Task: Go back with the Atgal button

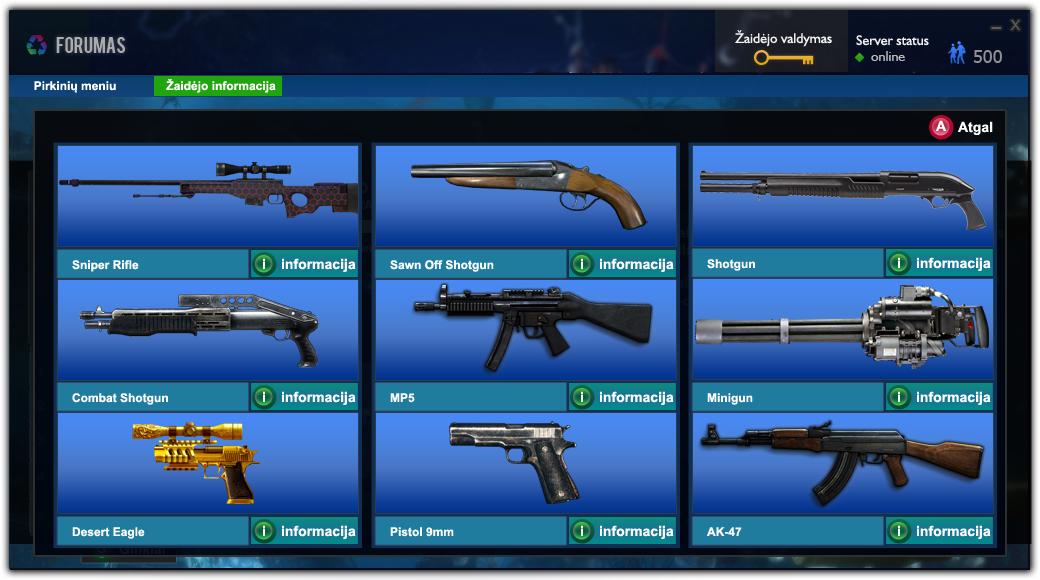Action: coord(962,127)
